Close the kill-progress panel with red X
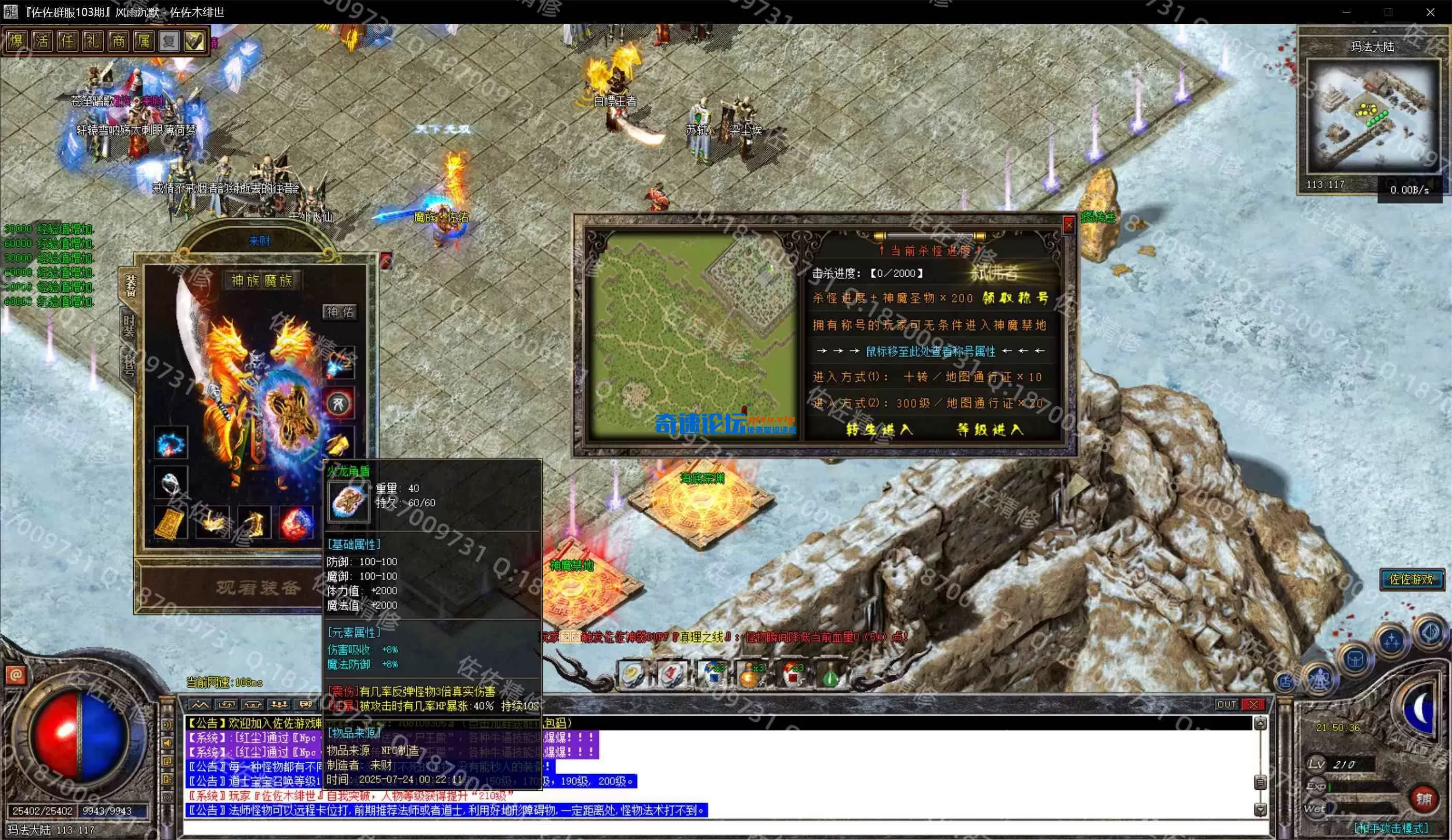Screen dimensions: 1452x840 tap(1069, 225)
